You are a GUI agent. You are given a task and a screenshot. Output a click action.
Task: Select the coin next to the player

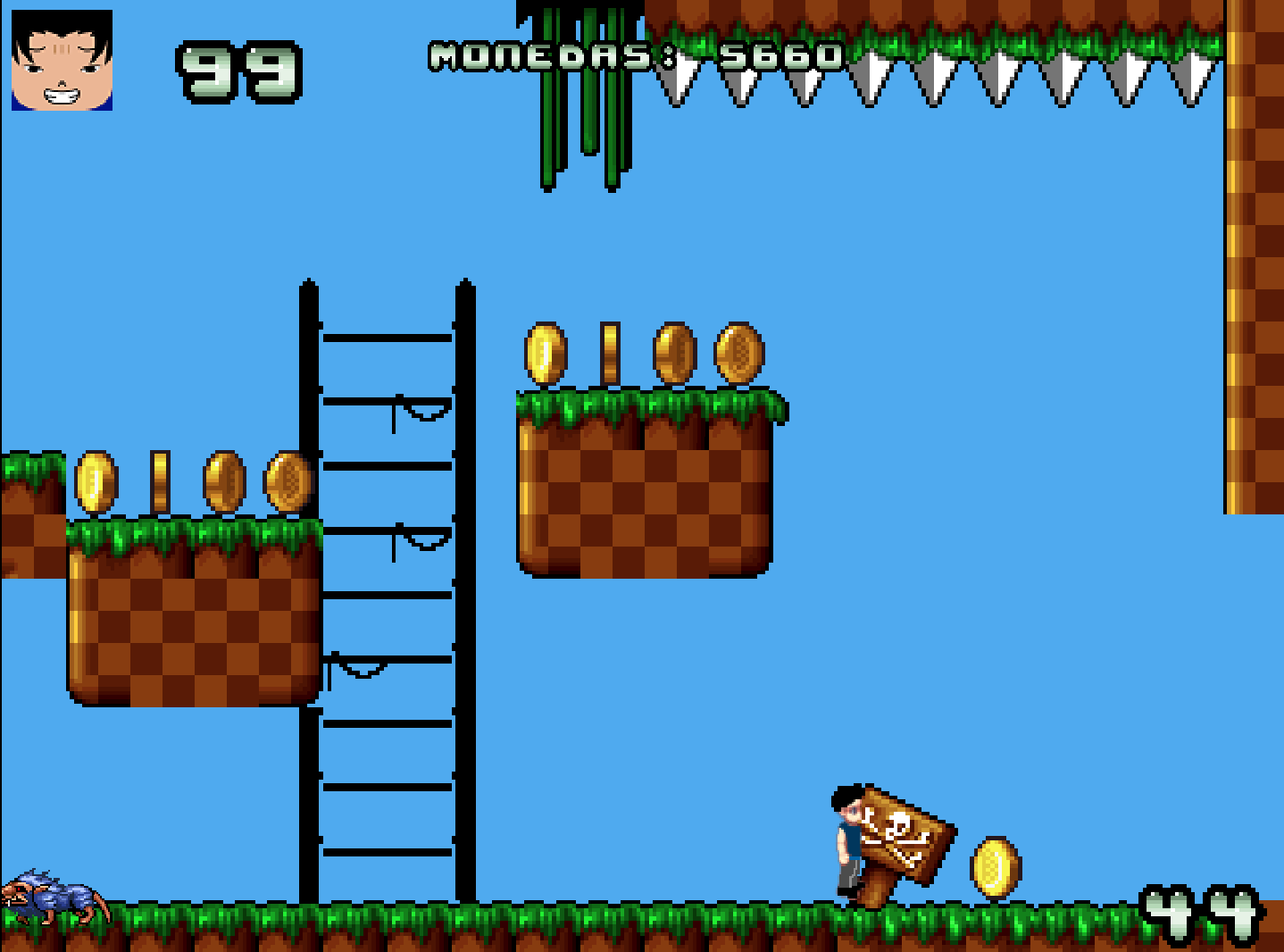(994, 866)
